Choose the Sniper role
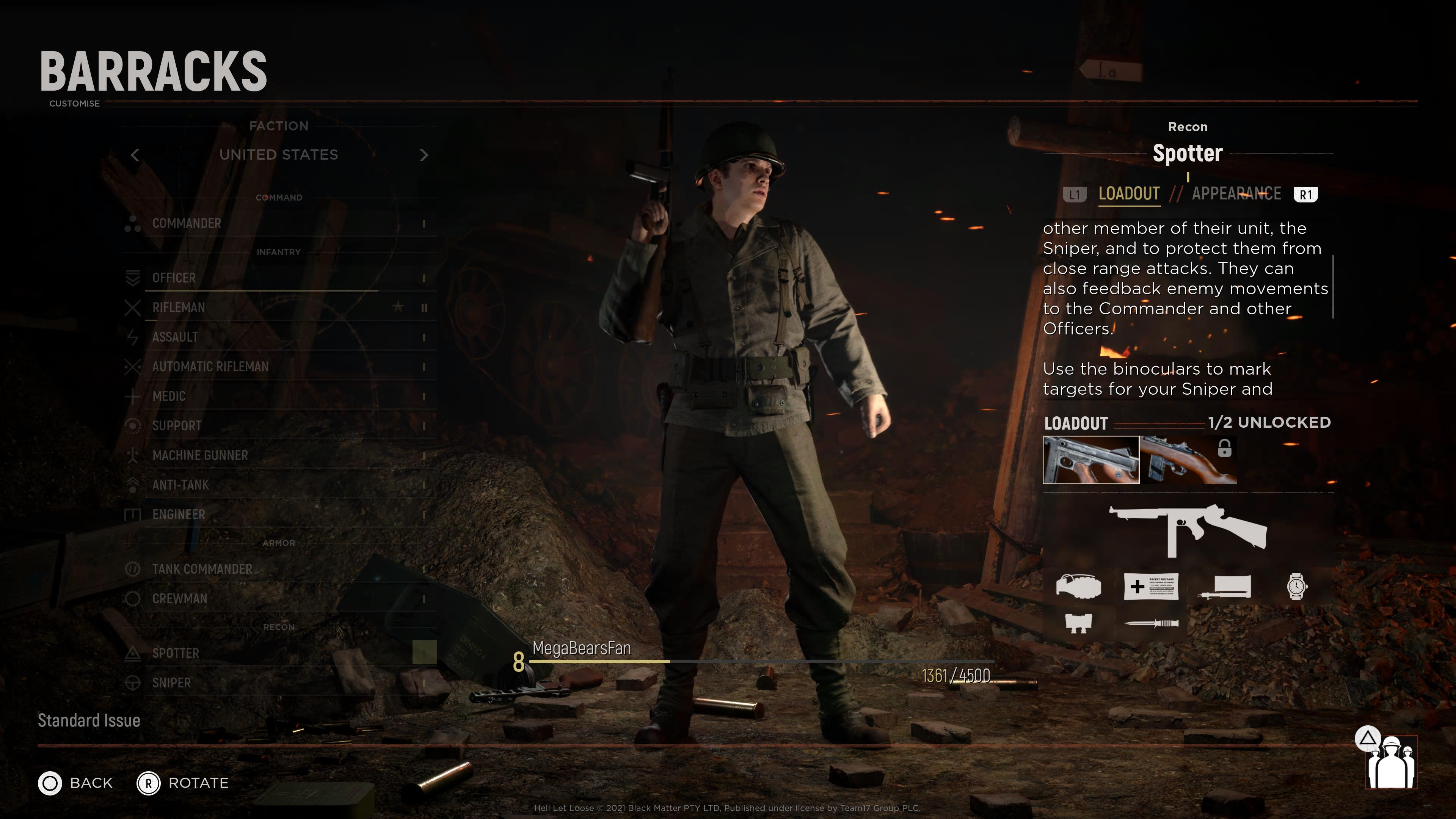Image resolution: width=1456 pixels, height=819 pixels. [171, 683]
